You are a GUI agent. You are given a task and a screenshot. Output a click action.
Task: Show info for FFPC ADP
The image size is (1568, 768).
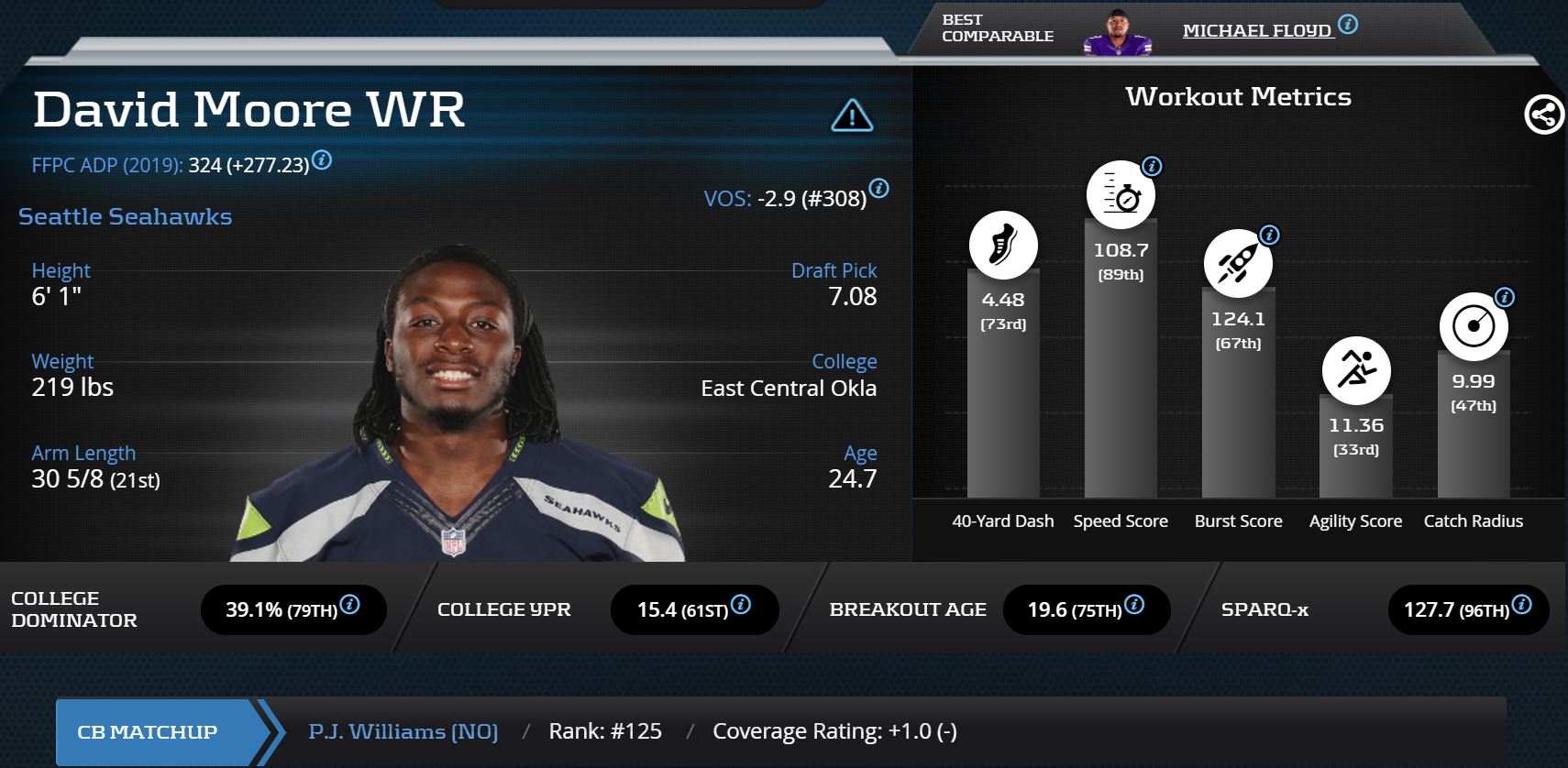point(322,160)
